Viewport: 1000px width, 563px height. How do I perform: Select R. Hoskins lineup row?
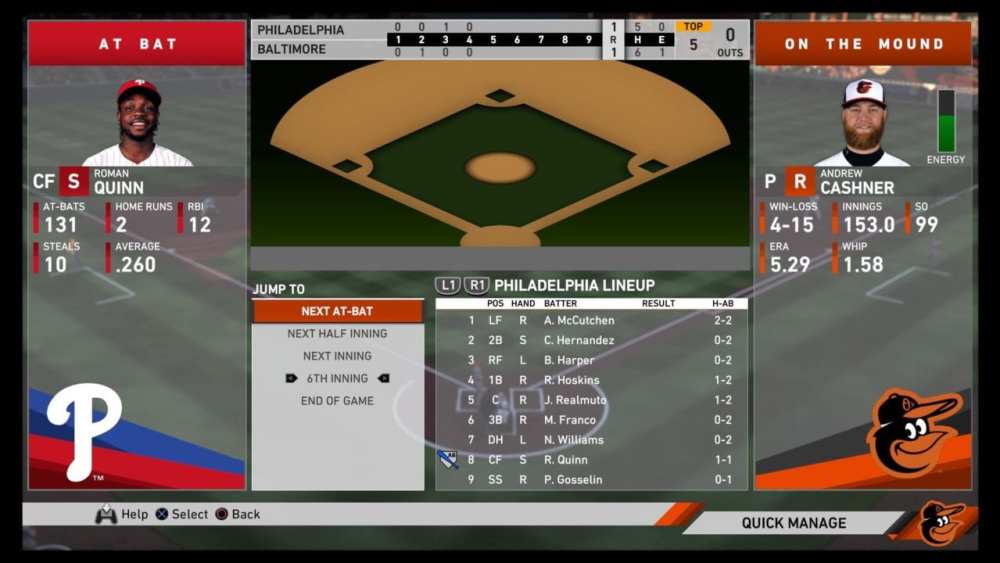[591, 380]
